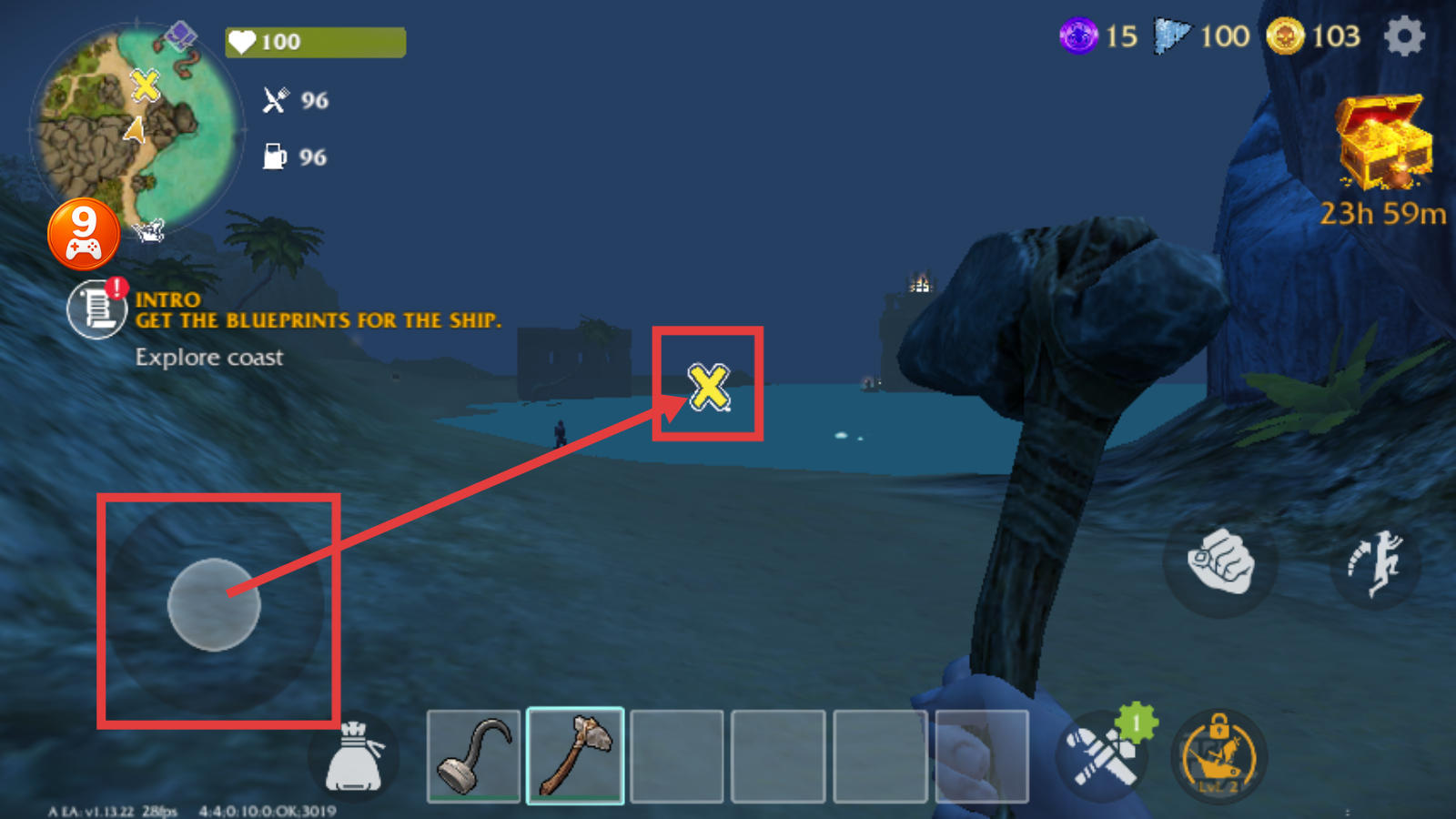This screenshot has height=819, width=1456.
Task: Open the crafting tools menu
Action: 1103,755
